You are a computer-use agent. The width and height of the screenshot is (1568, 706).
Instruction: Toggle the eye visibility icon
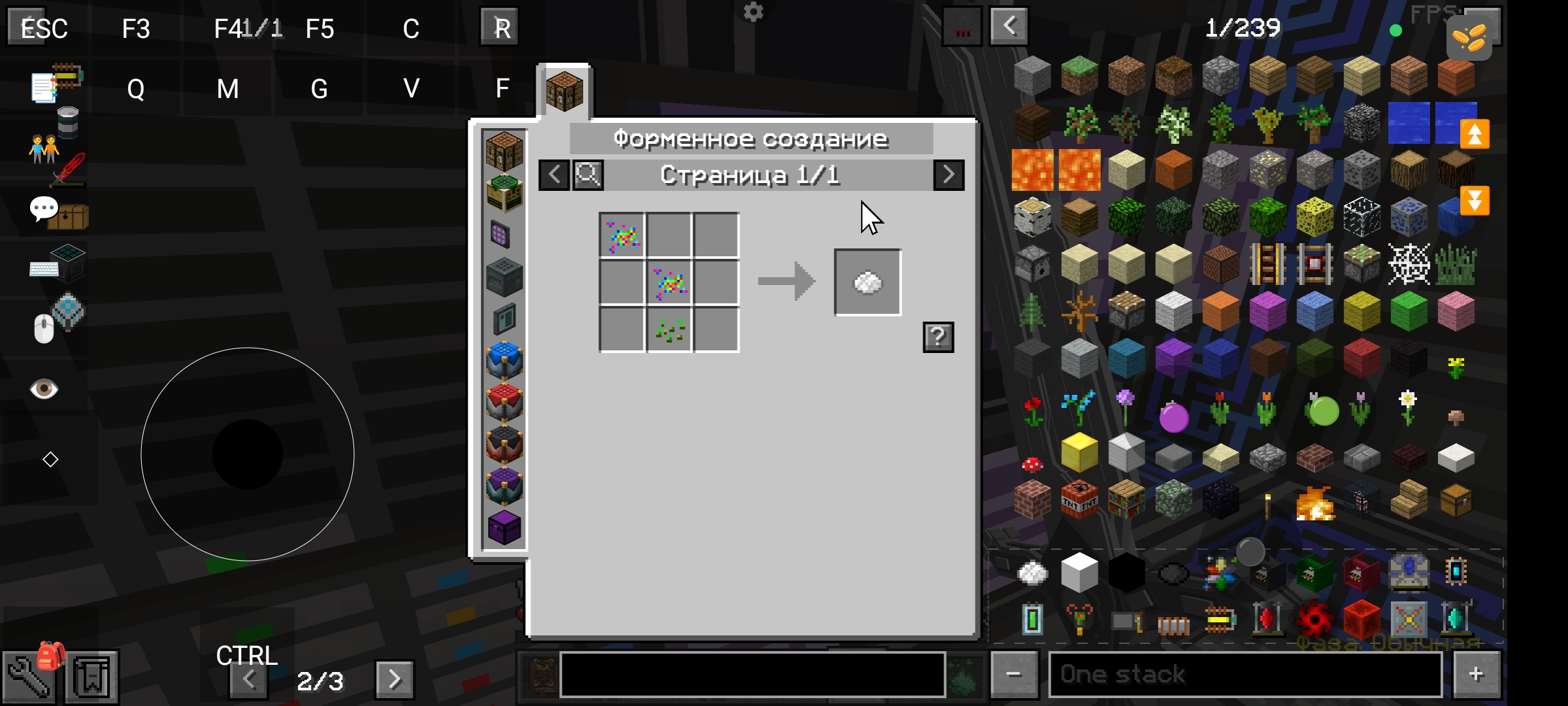(44, 390)
